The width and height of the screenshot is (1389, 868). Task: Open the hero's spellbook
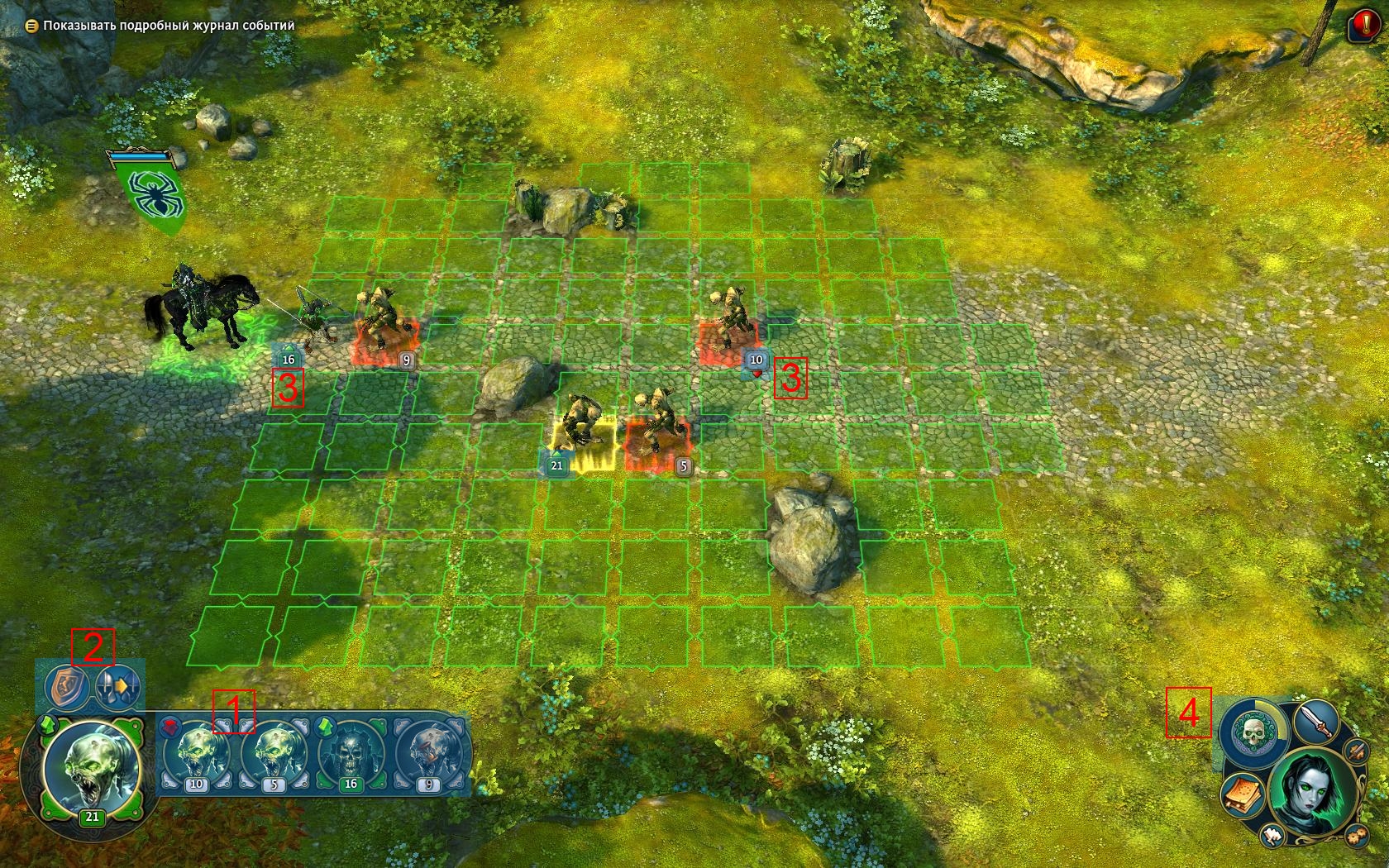click(x=1241, y=795)
